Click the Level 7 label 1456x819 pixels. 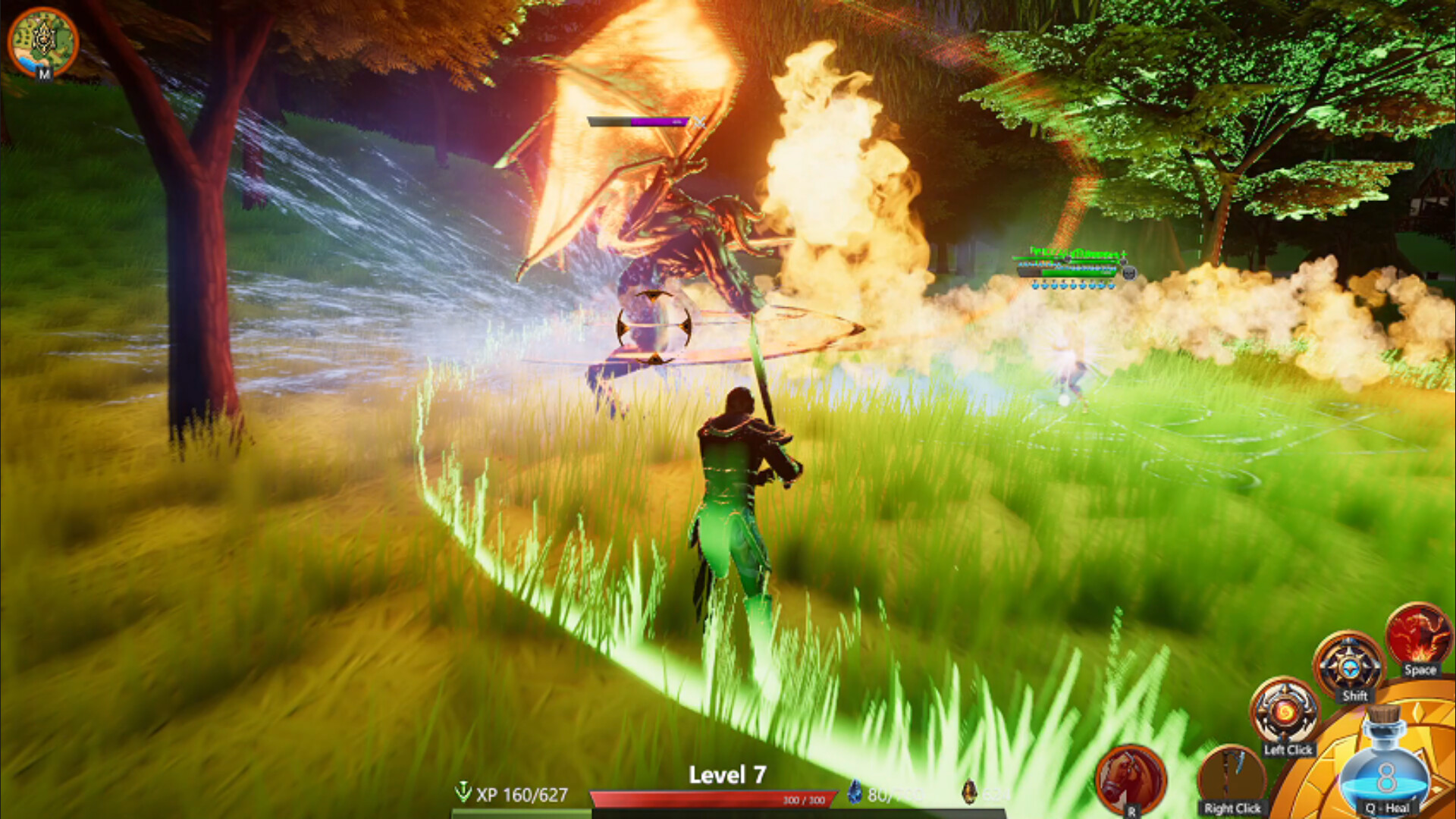pos(726,775)
